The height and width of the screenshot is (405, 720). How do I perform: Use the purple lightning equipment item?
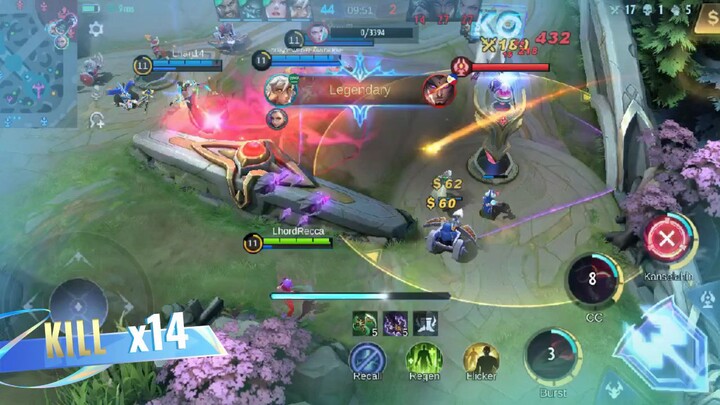395,322
